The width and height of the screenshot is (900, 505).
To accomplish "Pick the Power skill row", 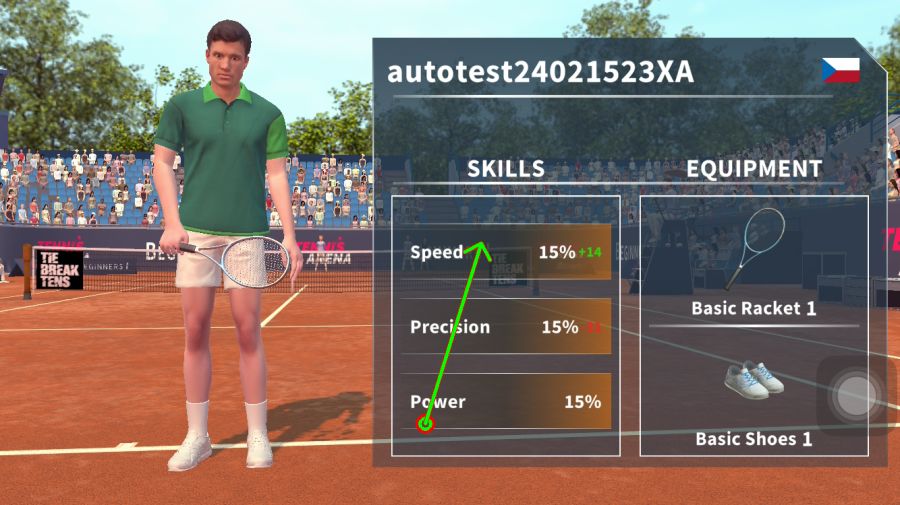I will (506, 402).
